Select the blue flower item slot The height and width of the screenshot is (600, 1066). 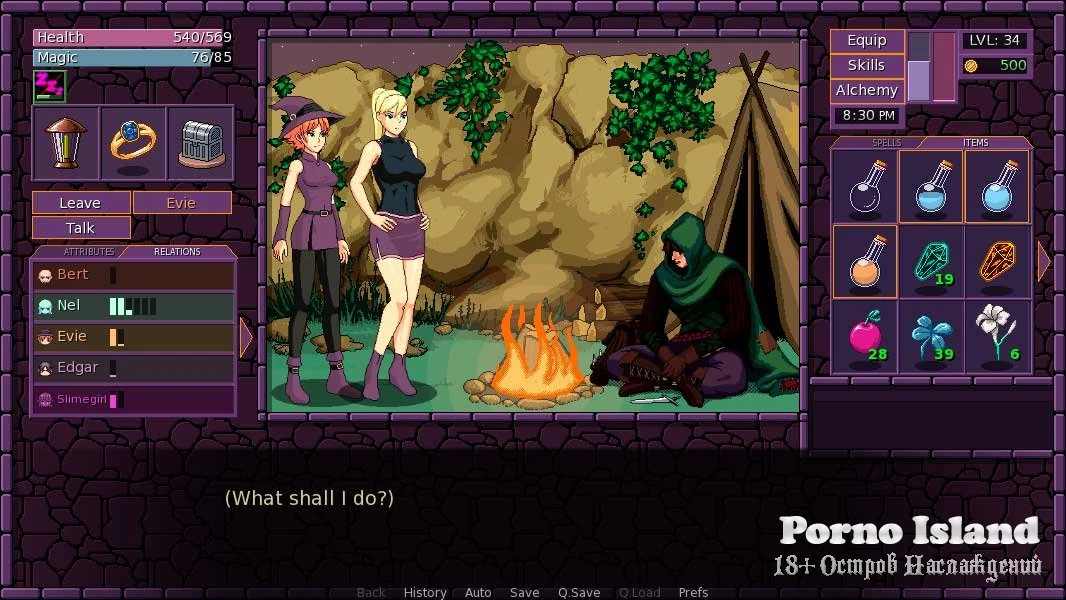pos(931,336)
